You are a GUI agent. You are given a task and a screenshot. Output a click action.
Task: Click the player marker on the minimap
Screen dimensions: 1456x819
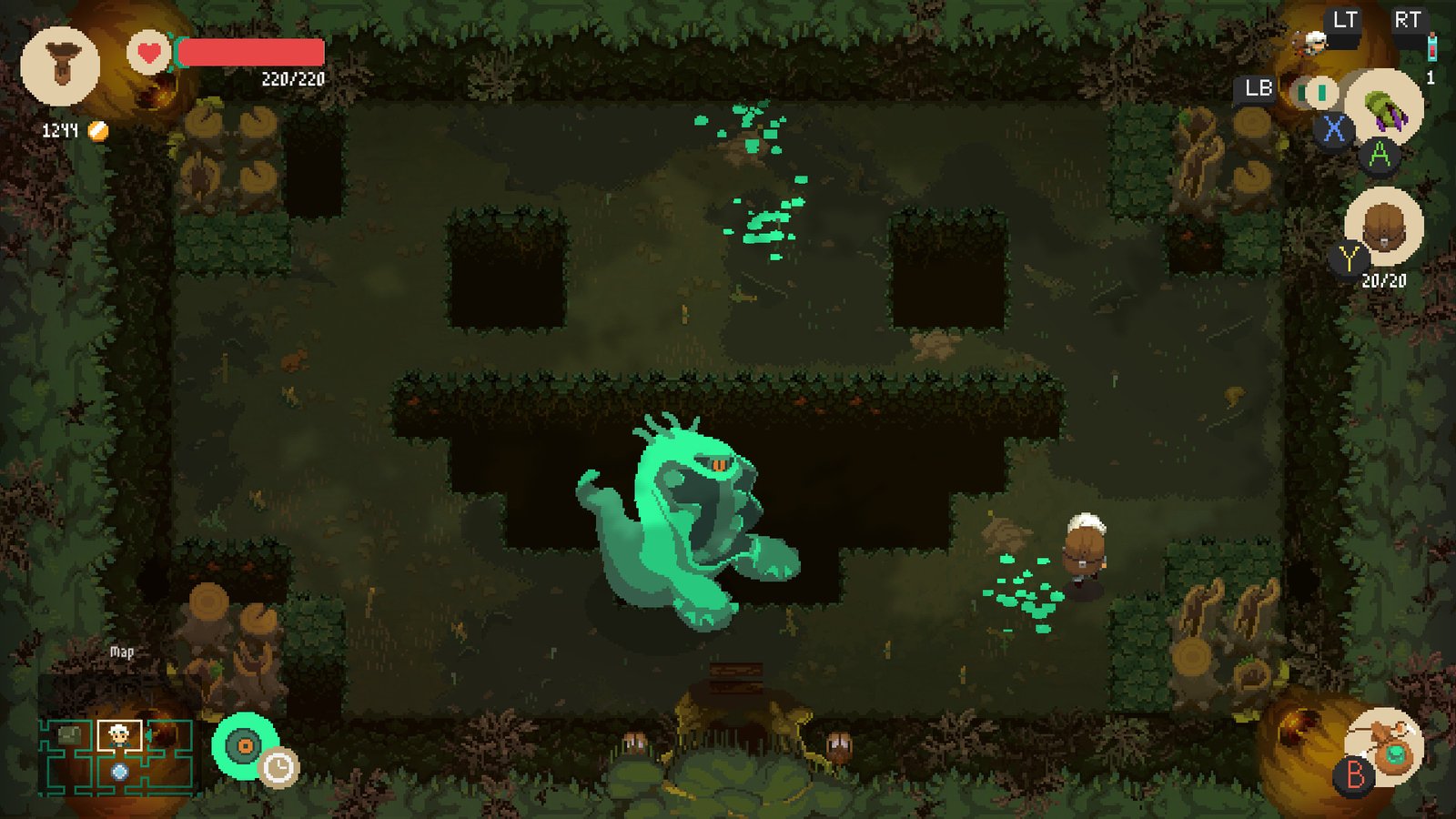click(x=118, y=734)
